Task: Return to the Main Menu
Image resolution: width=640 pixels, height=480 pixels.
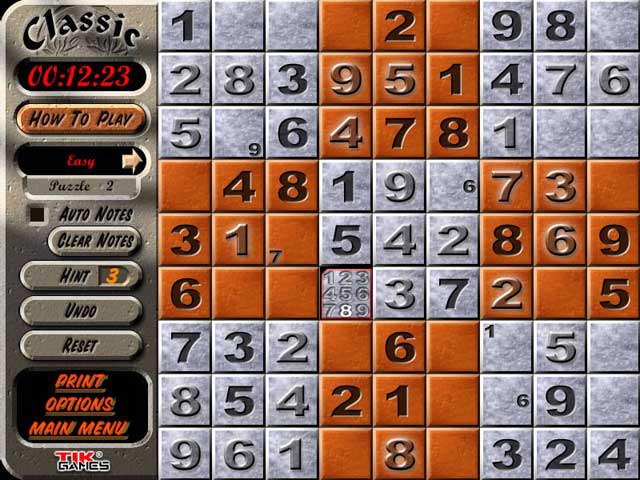Action: coord(80,429)
